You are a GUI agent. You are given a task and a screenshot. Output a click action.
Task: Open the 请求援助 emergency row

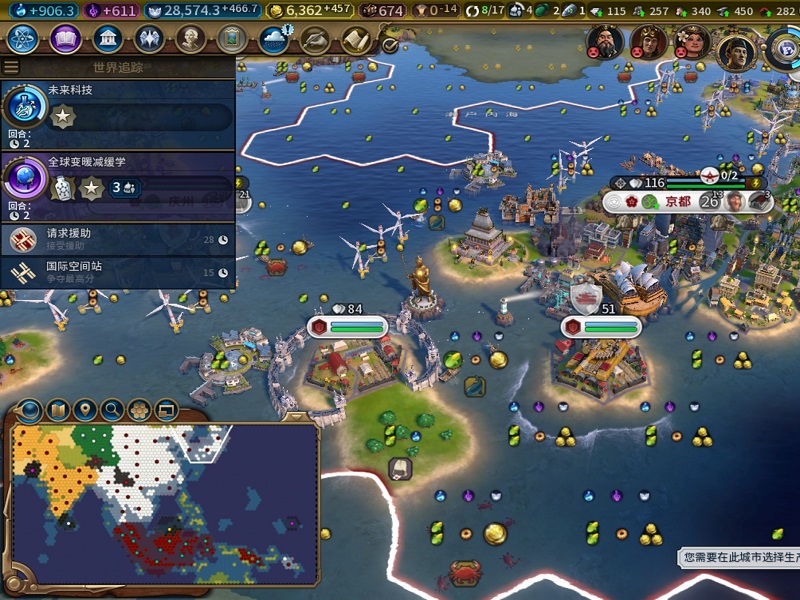(x=118, y=239)
